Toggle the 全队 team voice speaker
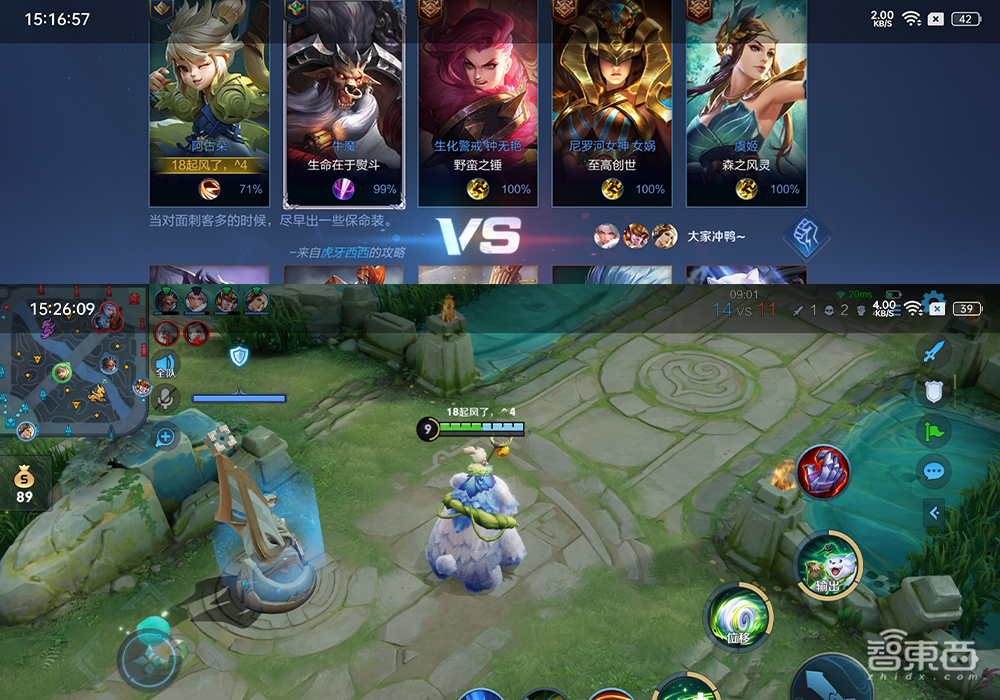The width and height of the screenshot is (1000, 700). [166, 364]
